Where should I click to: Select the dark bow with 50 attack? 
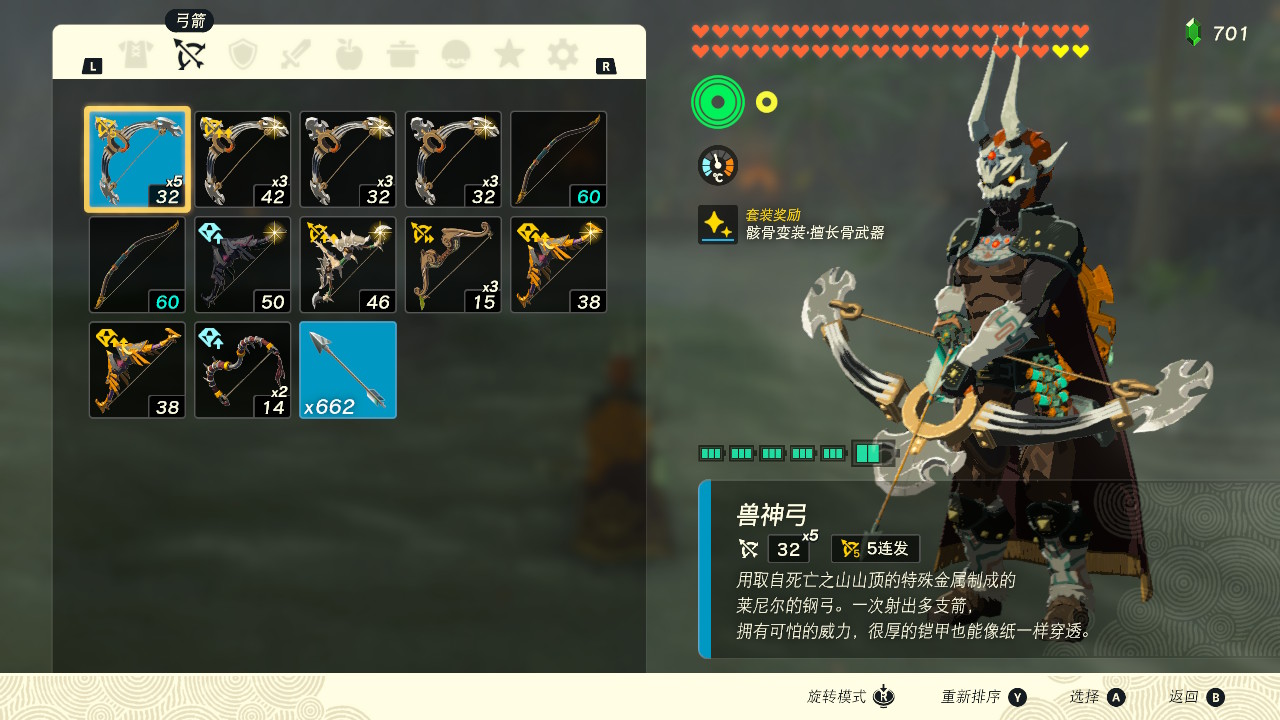pyautogui.click(x=243, y=265)
